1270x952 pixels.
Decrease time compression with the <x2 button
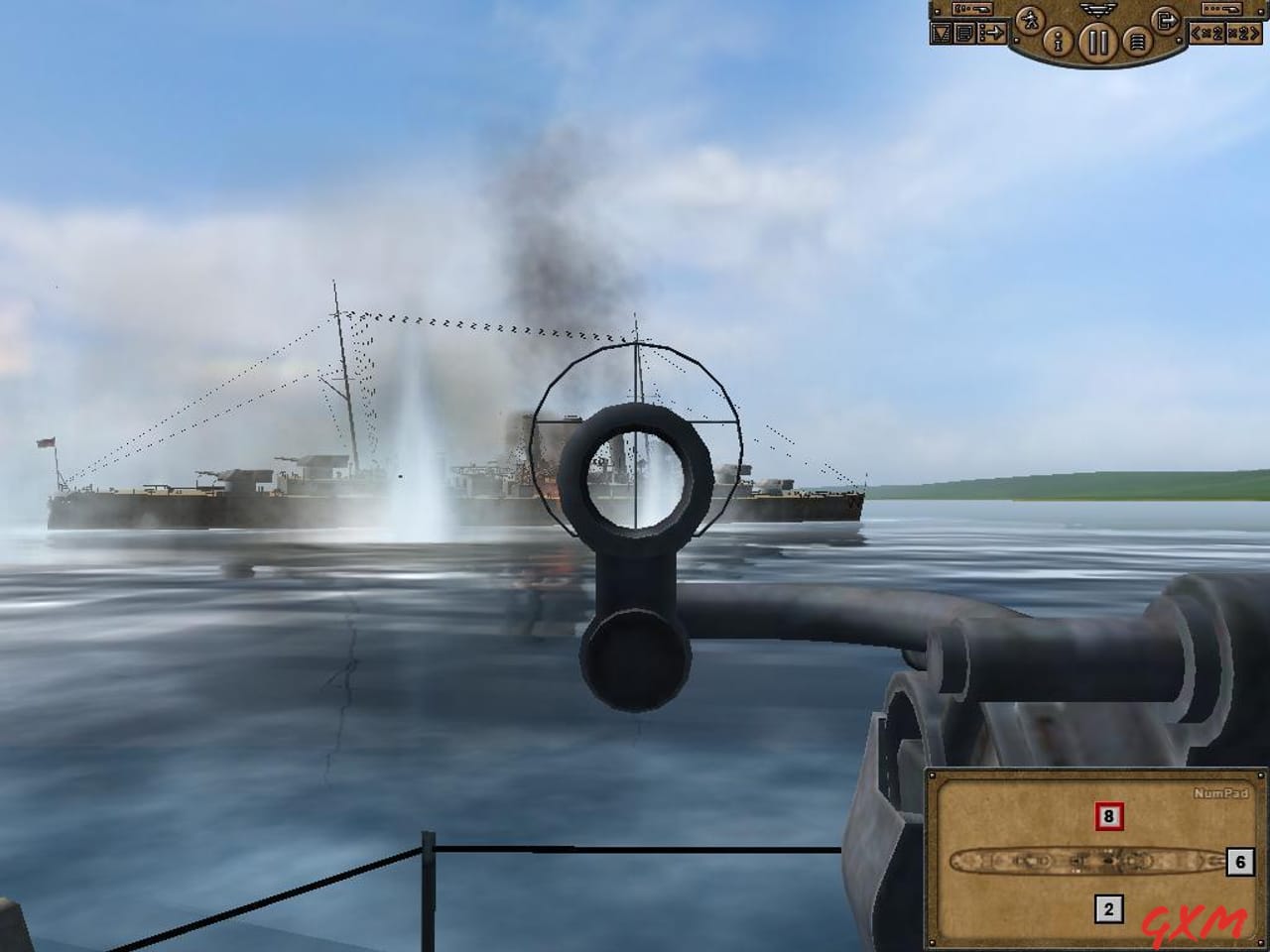1207,34
